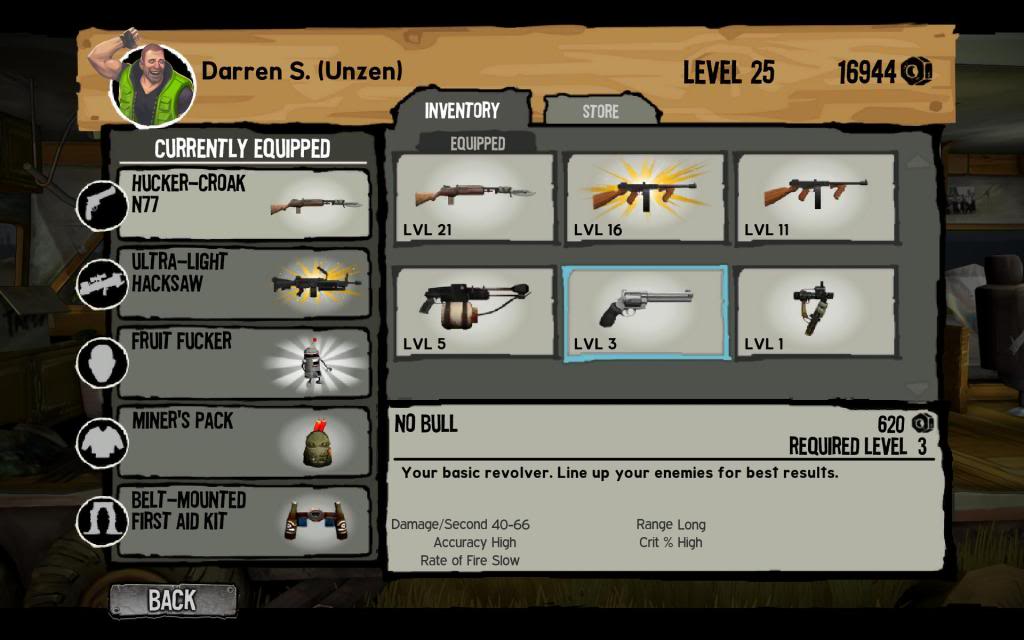Choose the Belt-Mounted First Aid Kit row
This screenshot has height=640, width=1024.
[x=243, y=520]
